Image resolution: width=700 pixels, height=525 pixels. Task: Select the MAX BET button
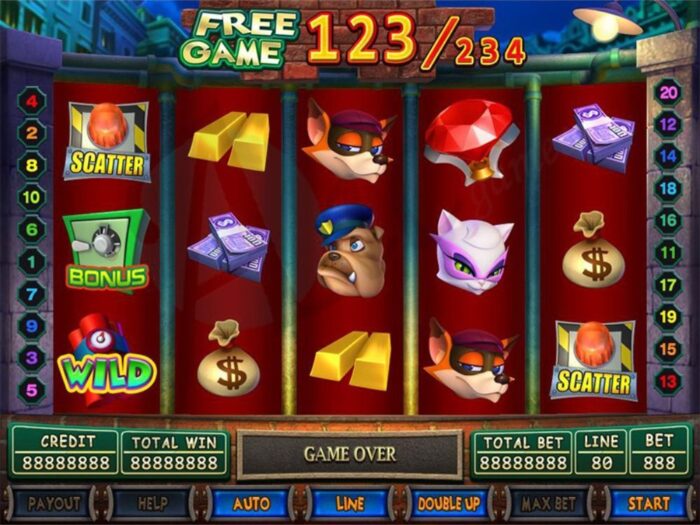pyautogui.click(x=548, y=502)
